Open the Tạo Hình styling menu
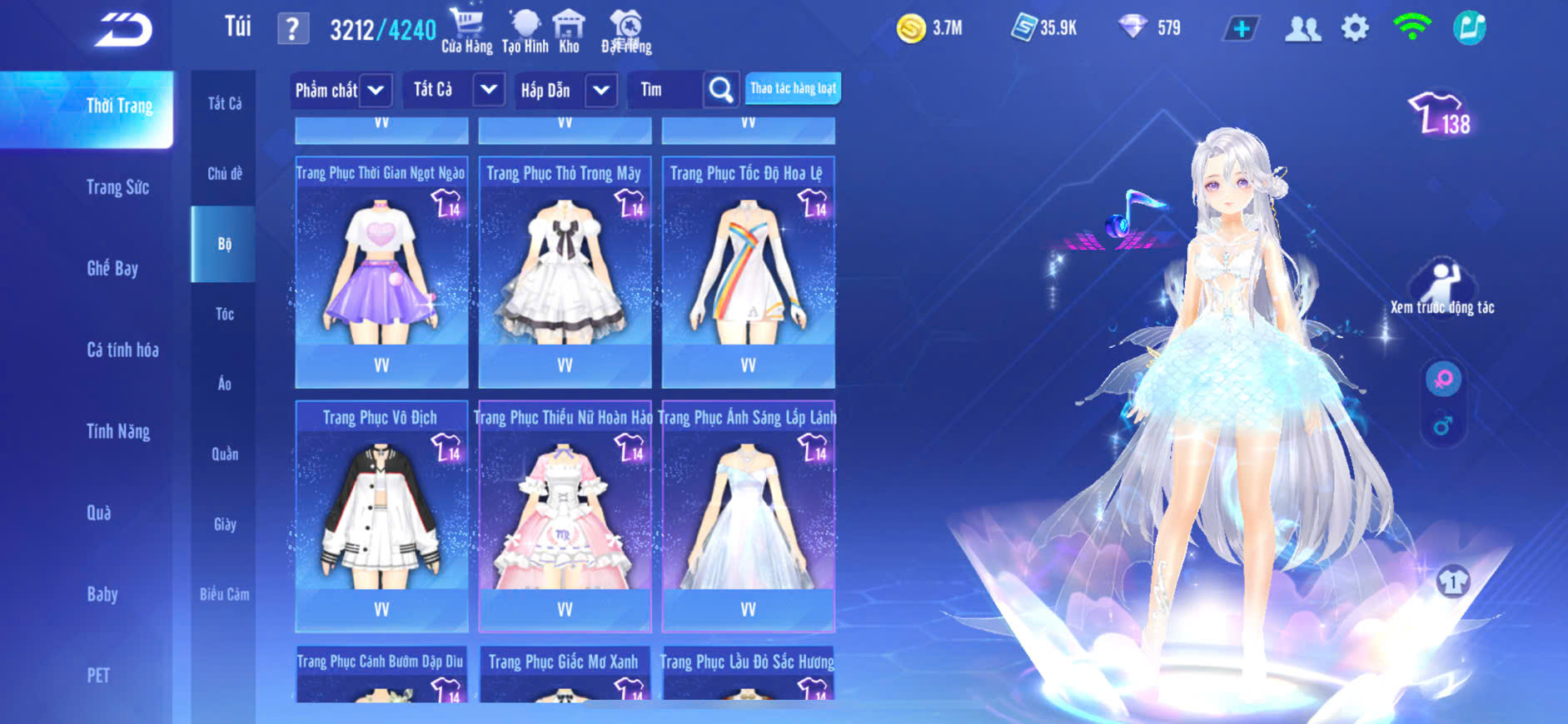This screenshot has height=724, width=1568. click(x=525, y=31)
